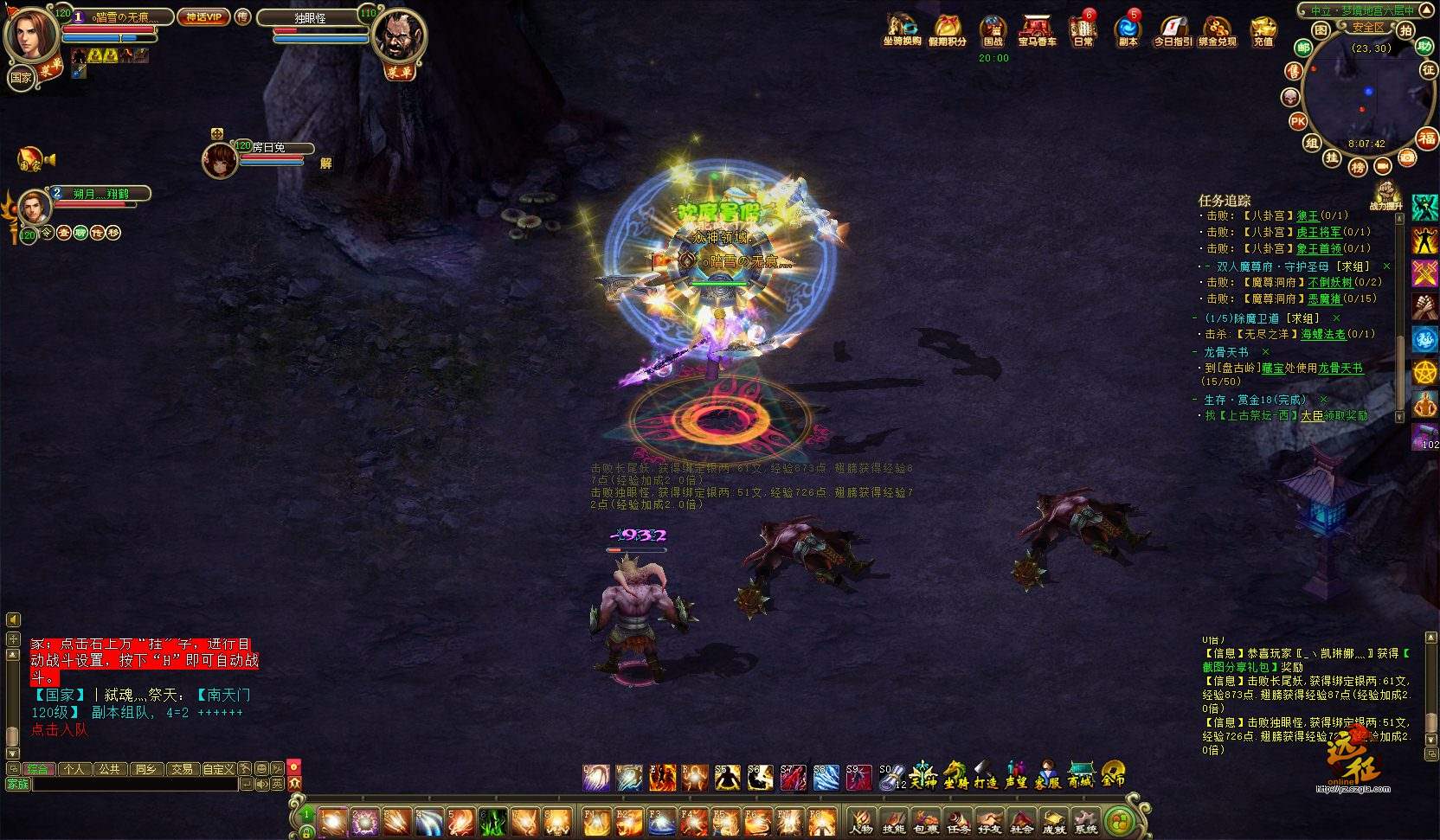Open the 包裹 inventory bag
The width and height of the screenshot is (1440, 840).
(x=925, y=822)
